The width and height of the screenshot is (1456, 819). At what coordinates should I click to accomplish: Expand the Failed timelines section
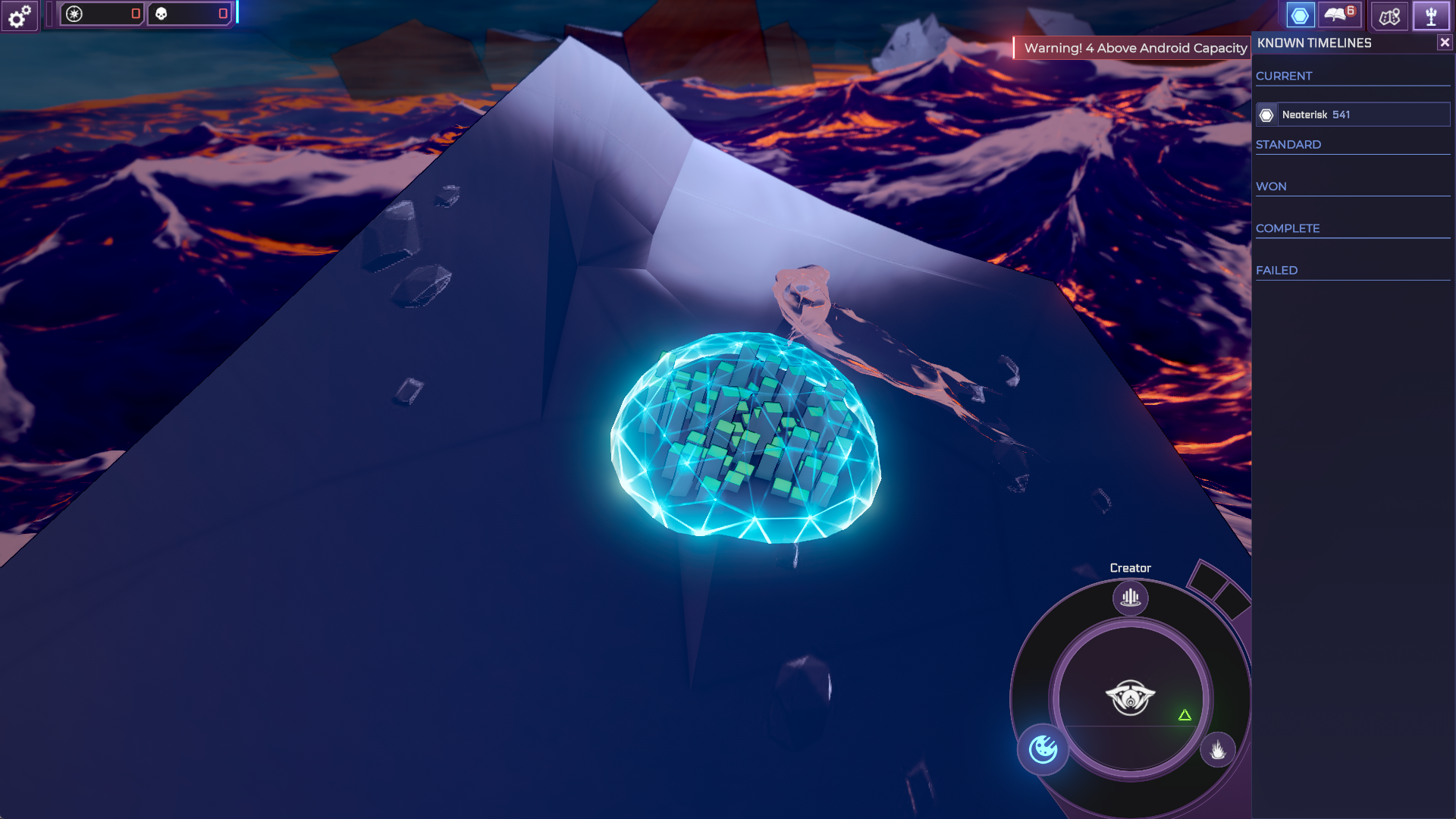pos(1276,271)
